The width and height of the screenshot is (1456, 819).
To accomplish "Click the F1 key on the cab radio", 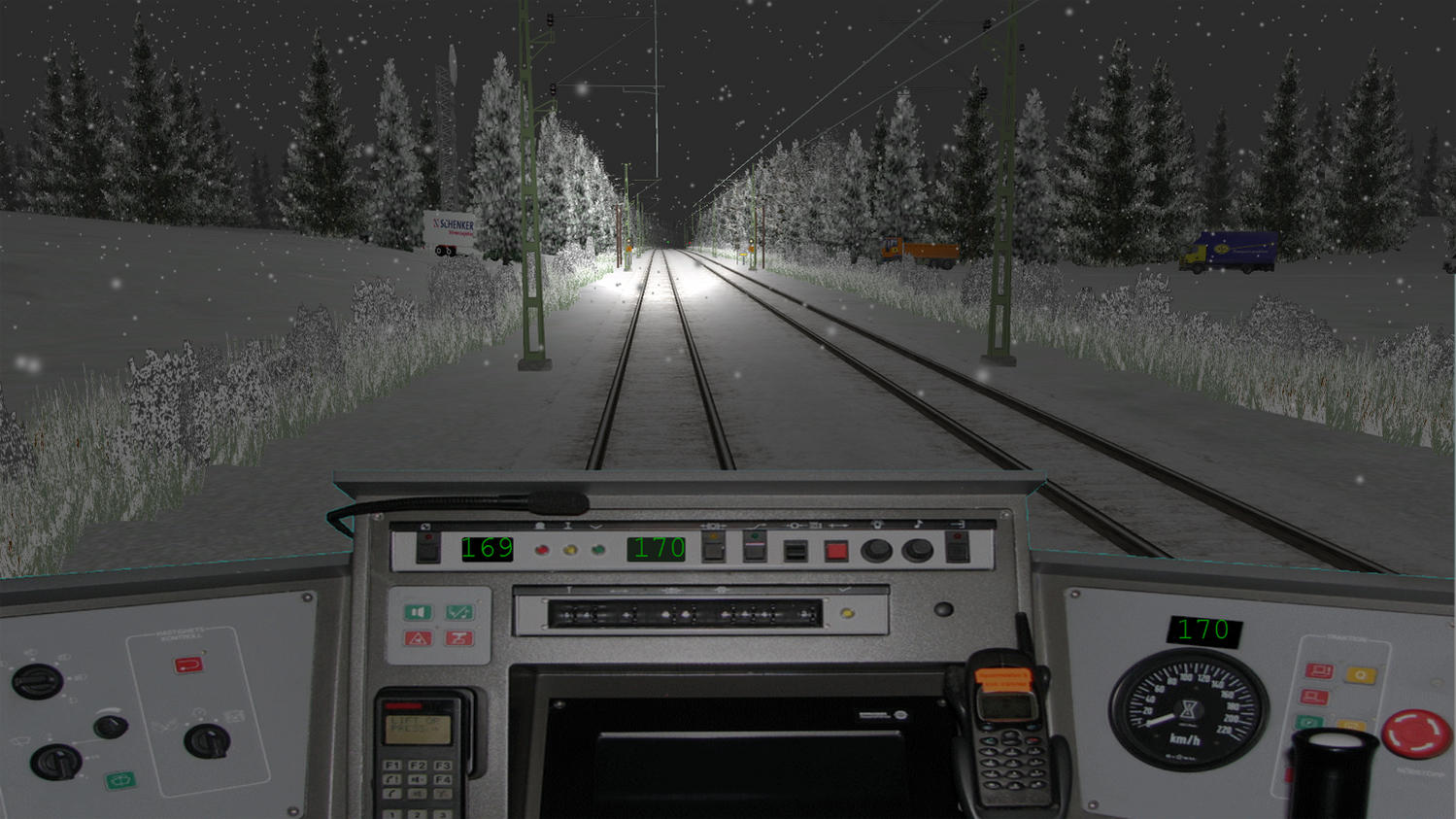I will [393, 766].
